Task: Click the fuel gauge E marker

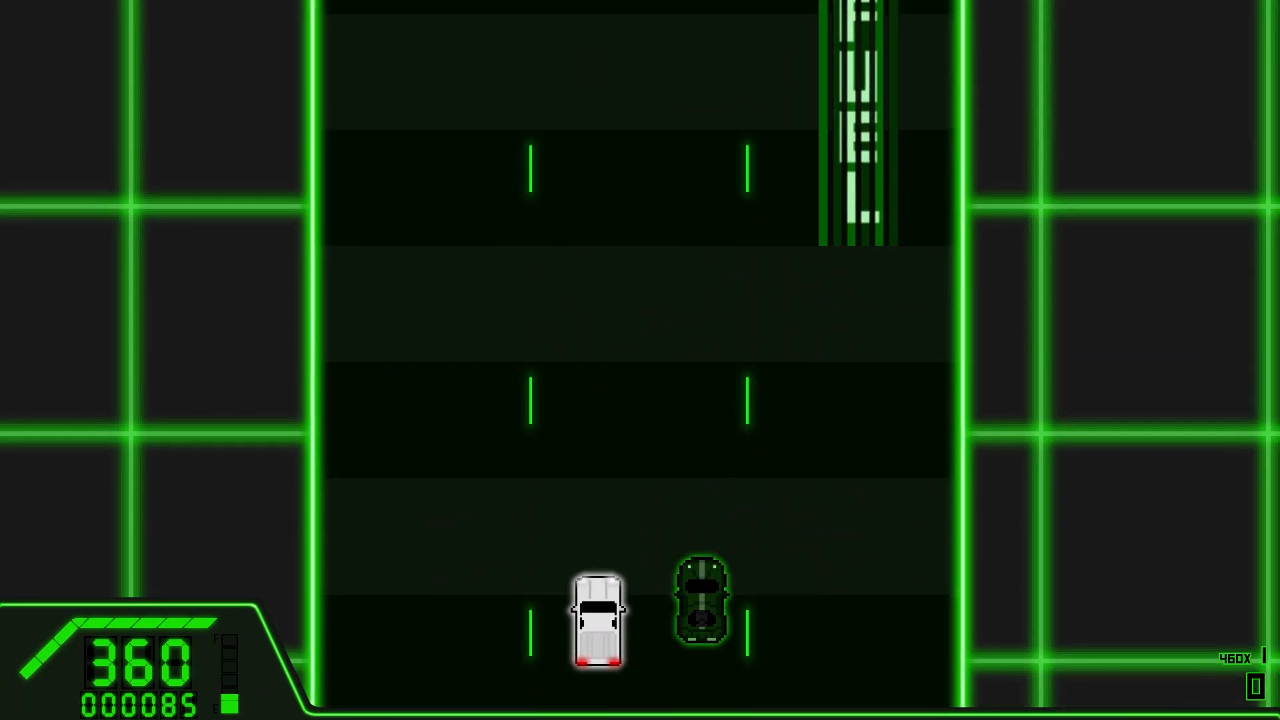Action: click(x=215, y=707)
